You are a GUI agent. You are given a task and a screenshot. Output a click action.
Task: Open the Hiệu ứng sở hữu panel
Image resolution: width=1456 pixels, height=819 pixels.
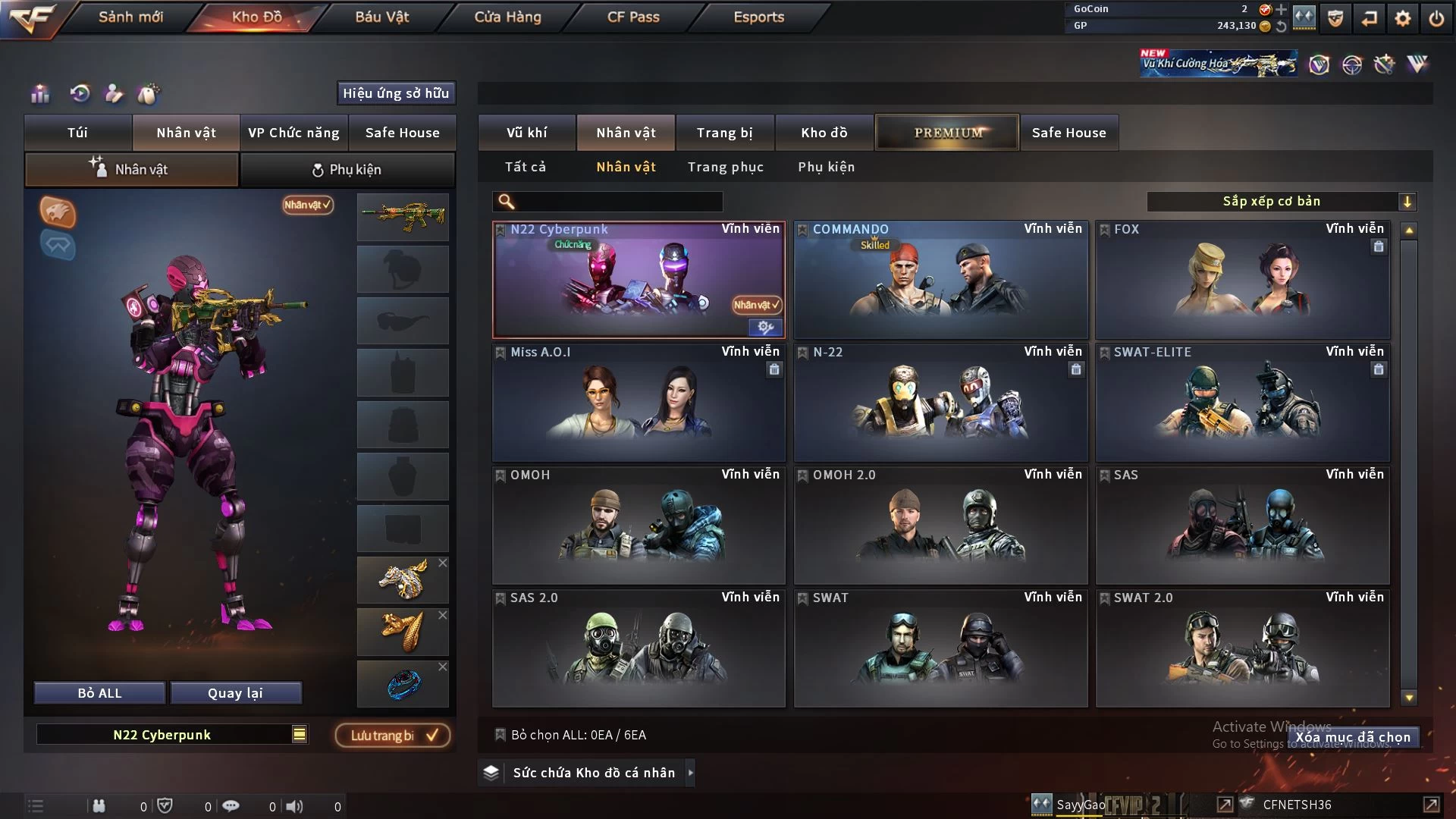pos(396,93)
